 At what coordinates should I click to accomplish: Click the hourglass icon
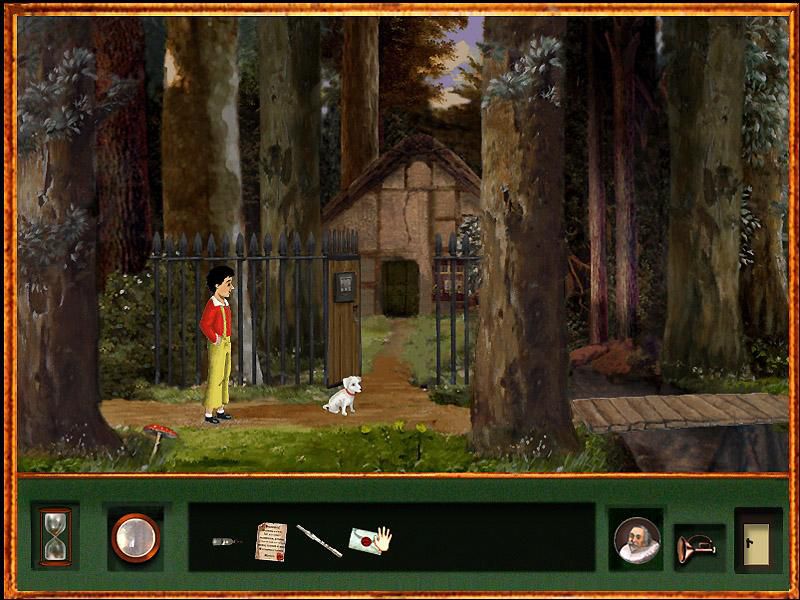click(54, 537)
